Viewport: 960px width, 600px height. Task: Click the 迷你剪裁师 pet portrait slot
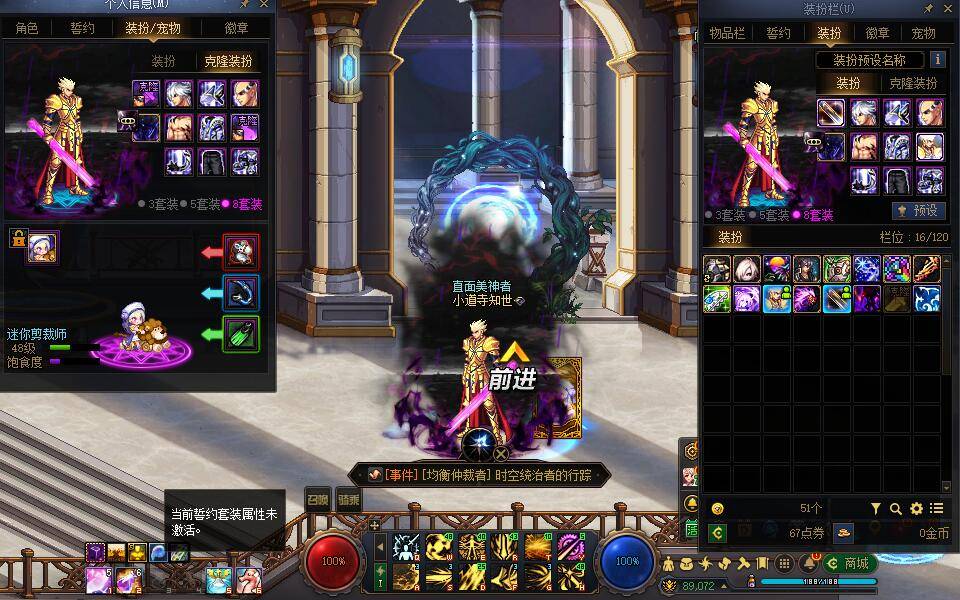pos(43,247)
